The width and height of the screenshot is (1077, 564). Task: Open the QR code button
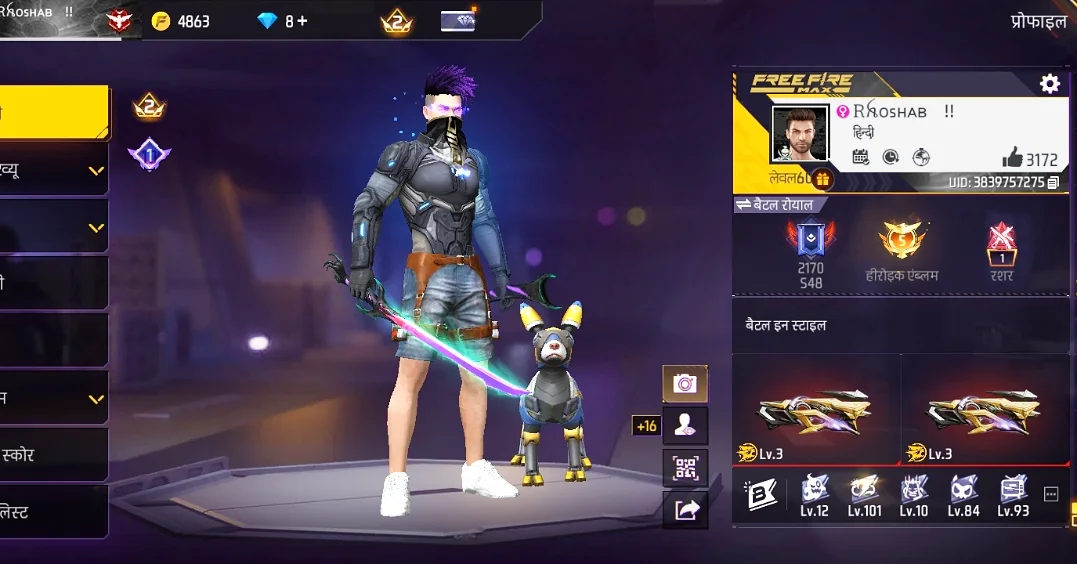pyautogui.click(x=685, y=467)
